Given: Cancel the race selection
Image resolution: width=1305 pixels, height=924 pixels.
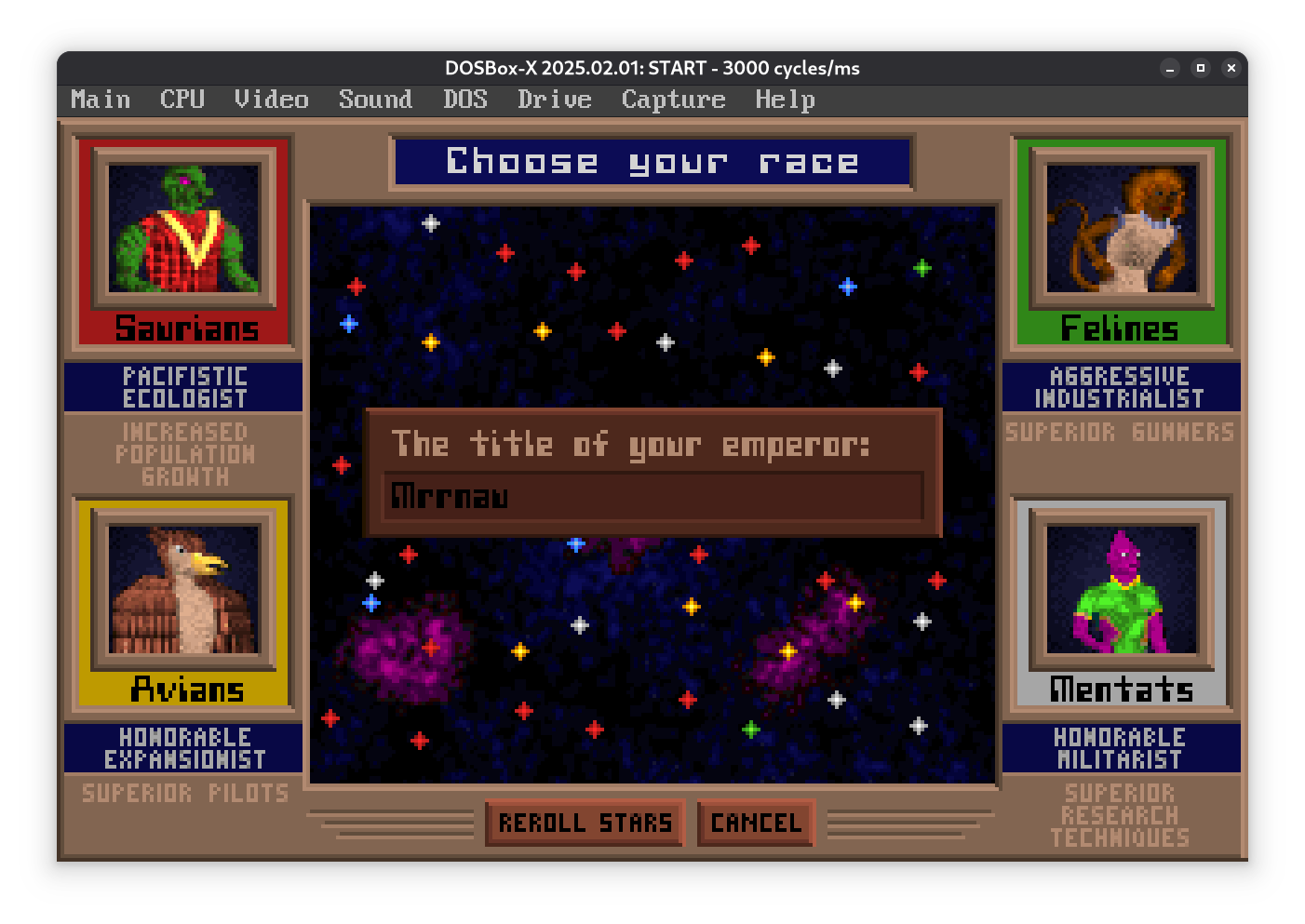Looking at the screenshot, I should click(x=756, y=823).
